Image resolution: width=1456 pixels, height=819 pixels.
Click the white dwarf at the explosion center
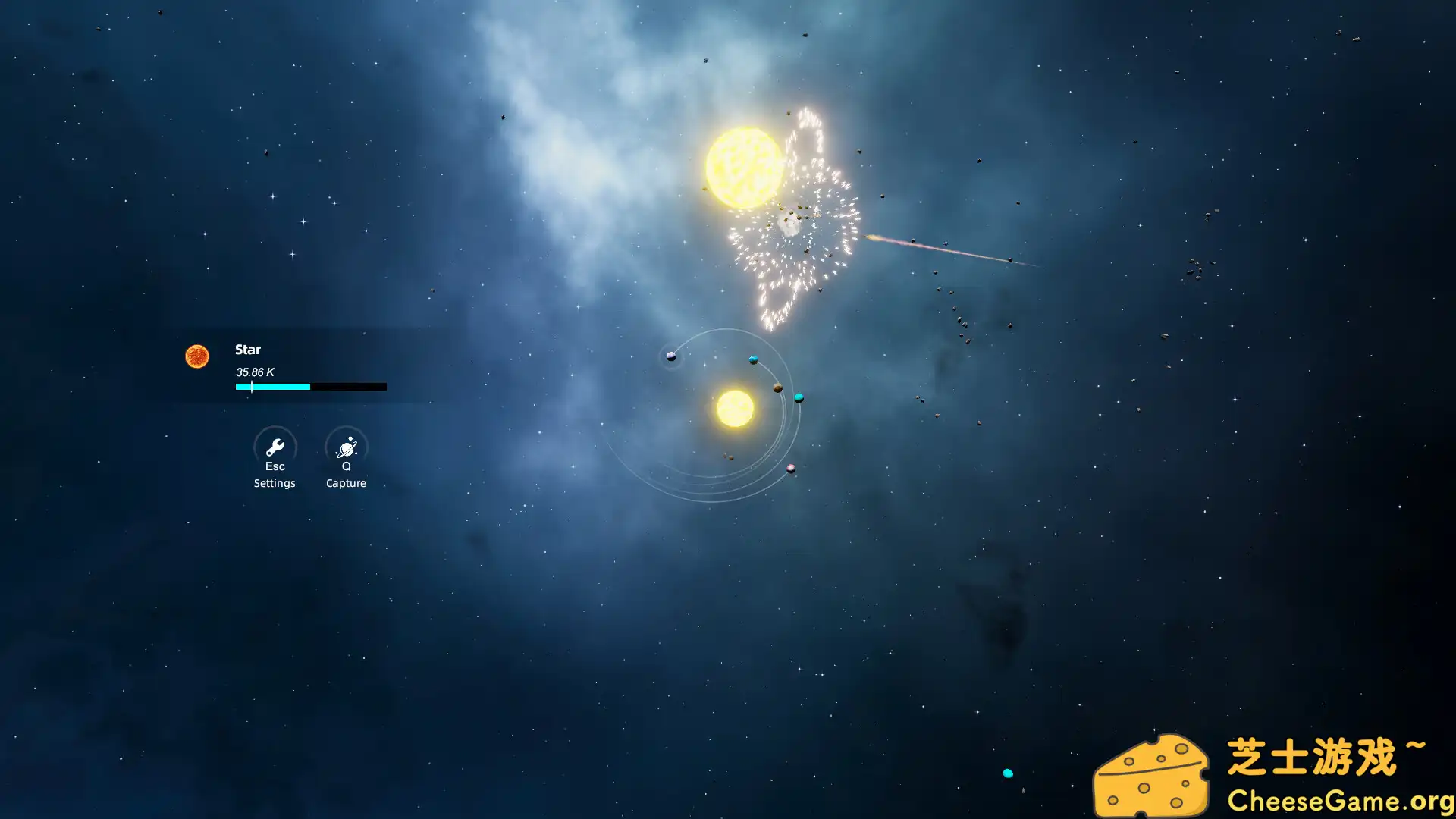[790, 225]
